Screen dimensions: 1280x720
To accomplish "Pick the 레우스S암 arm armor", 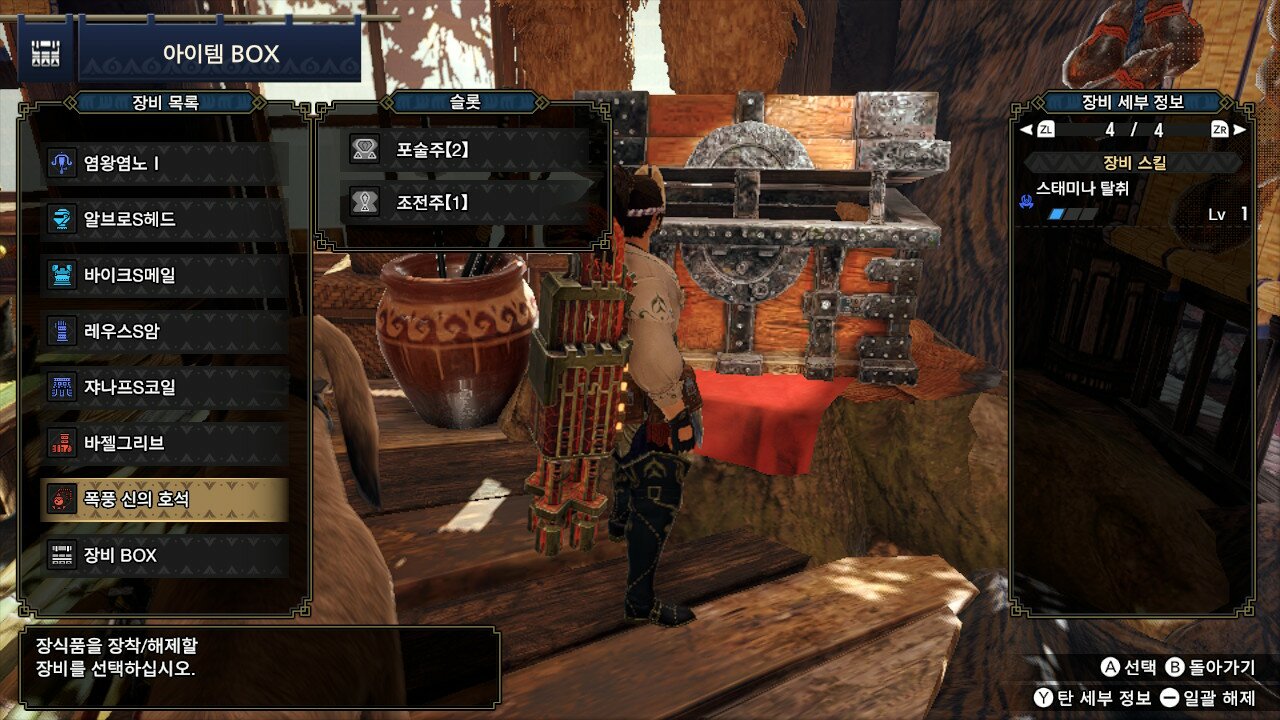I will [165, 331].
